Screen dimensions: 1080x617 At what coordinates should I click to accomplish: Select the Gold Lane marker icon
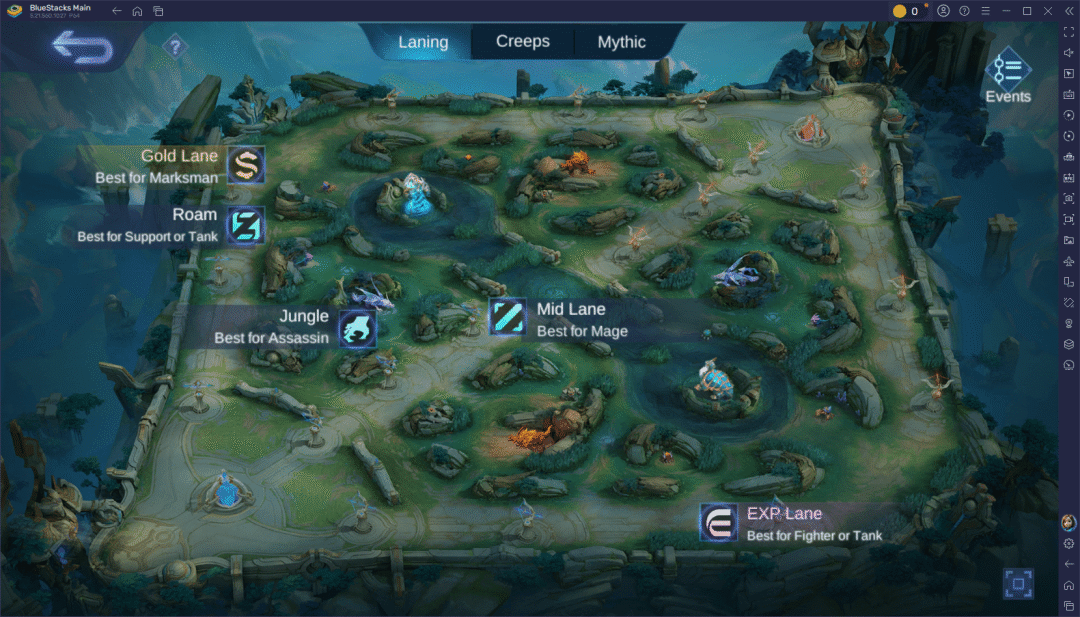[x=246, y=165]
